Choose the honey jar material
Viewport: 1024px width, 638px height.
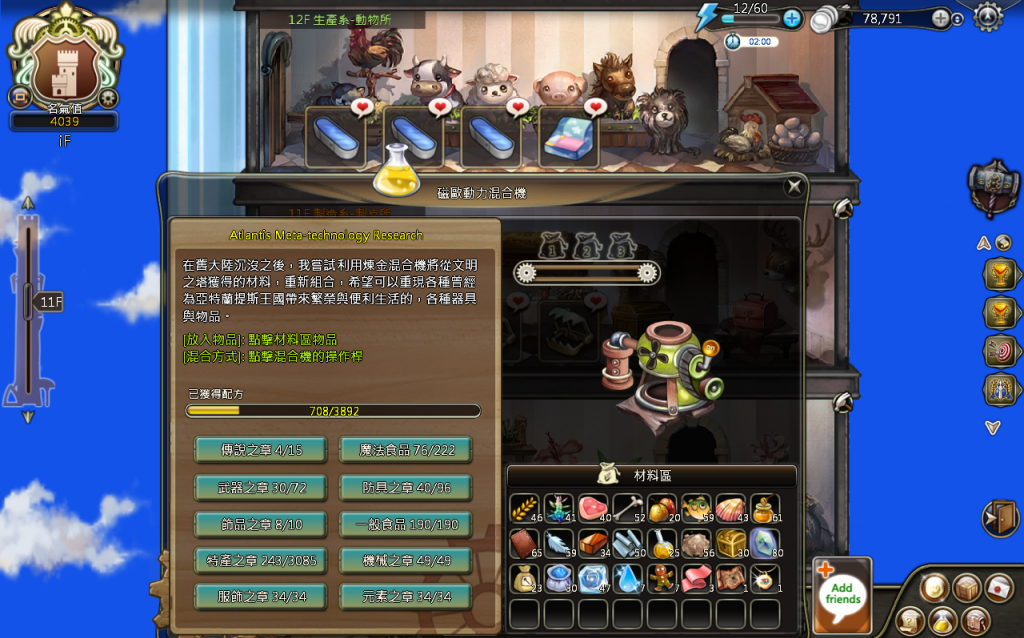[765, 509]
